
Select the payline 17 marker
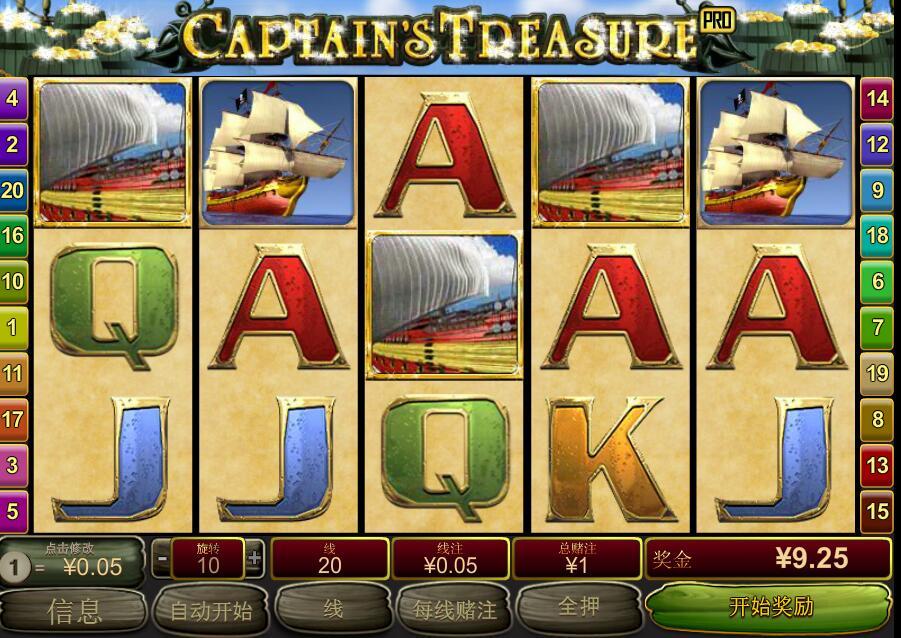(x=13, y=419)
